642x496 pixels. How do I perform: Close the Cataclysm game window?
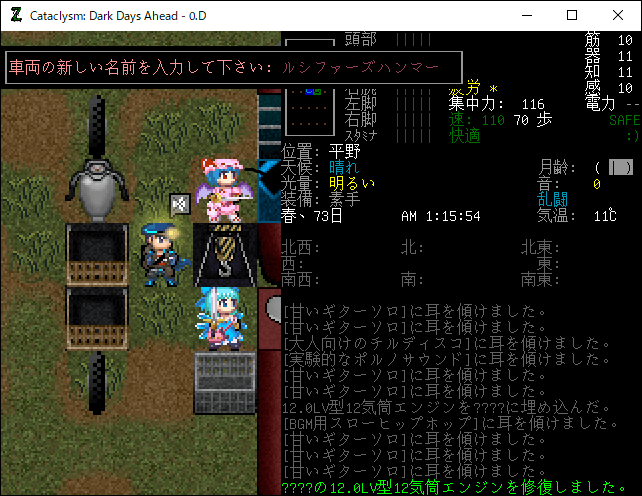tap(618, 15)
